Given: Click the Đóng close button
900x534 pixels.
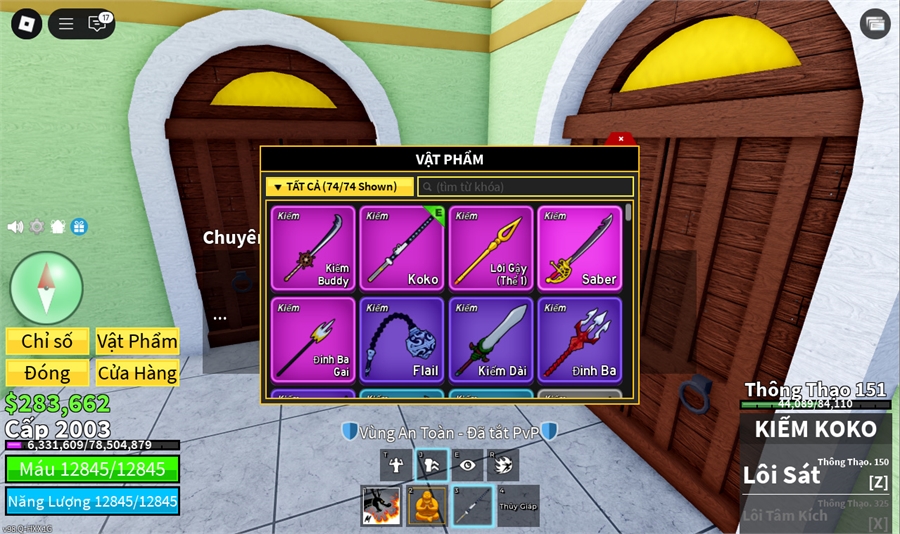Looking at the screenshot, I should [47, 373].
